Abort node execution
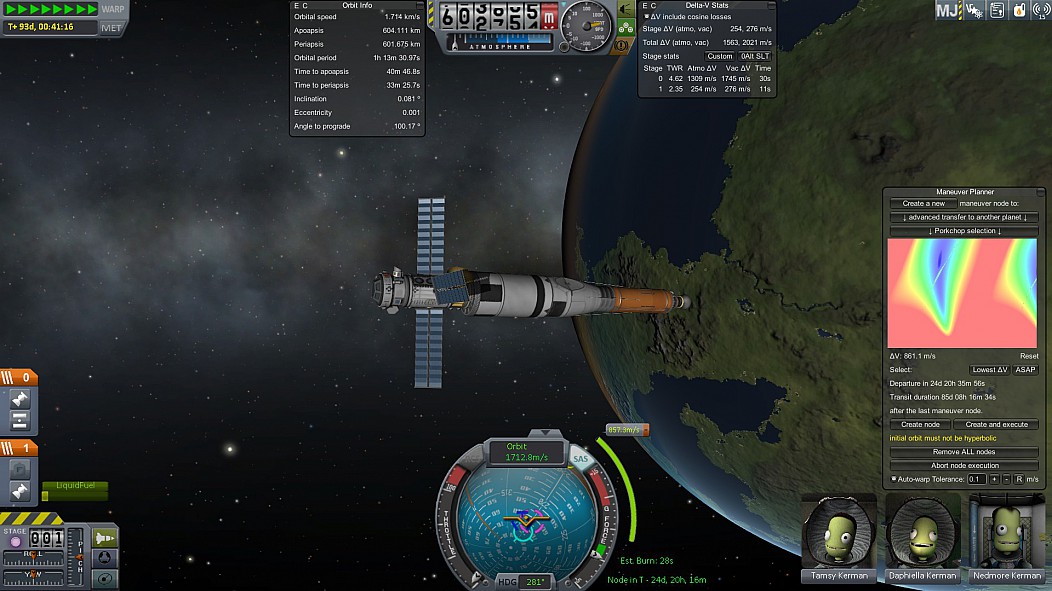This screenshot has width=1052, height=591. (x=964, y=466)
